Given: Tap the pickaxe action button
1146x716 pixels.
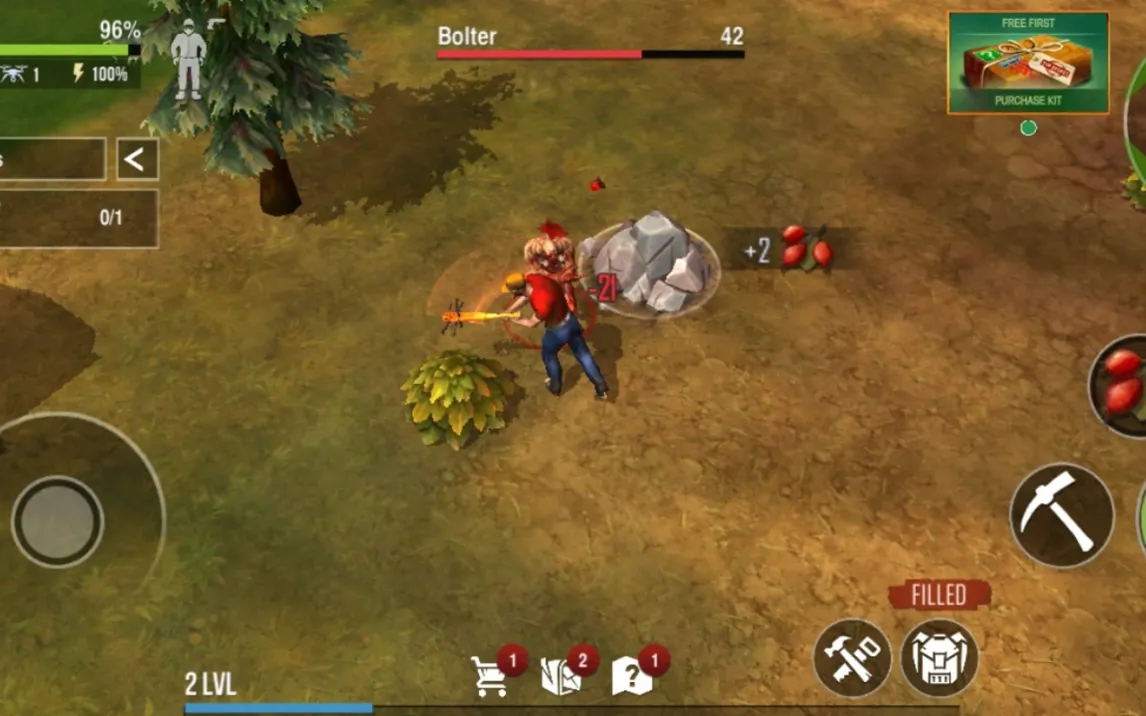Looking at the screenshot, I should coord(1062,515).
